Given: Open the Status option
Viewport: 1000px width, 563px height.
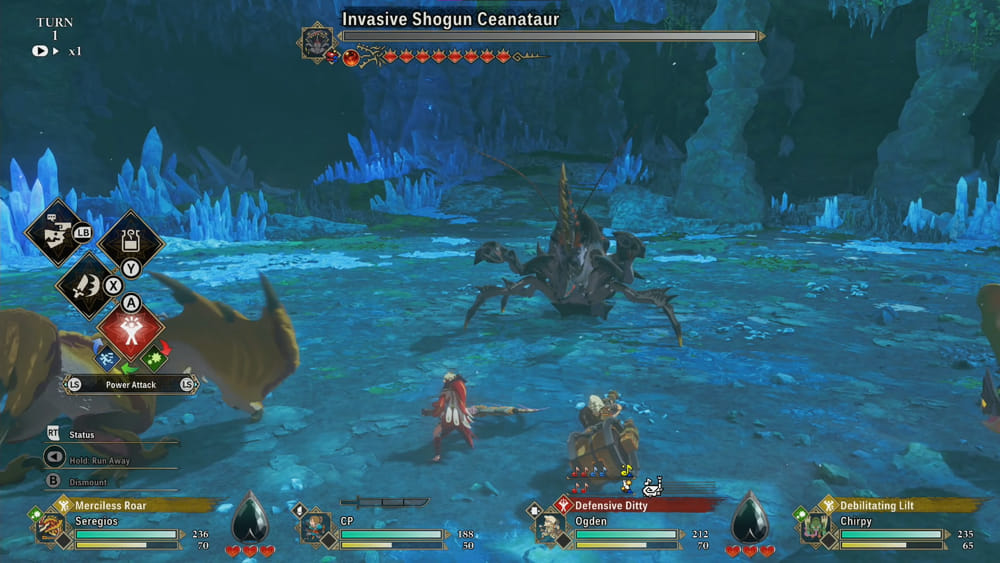Looking at the screenshot, I should click(82, 435).
